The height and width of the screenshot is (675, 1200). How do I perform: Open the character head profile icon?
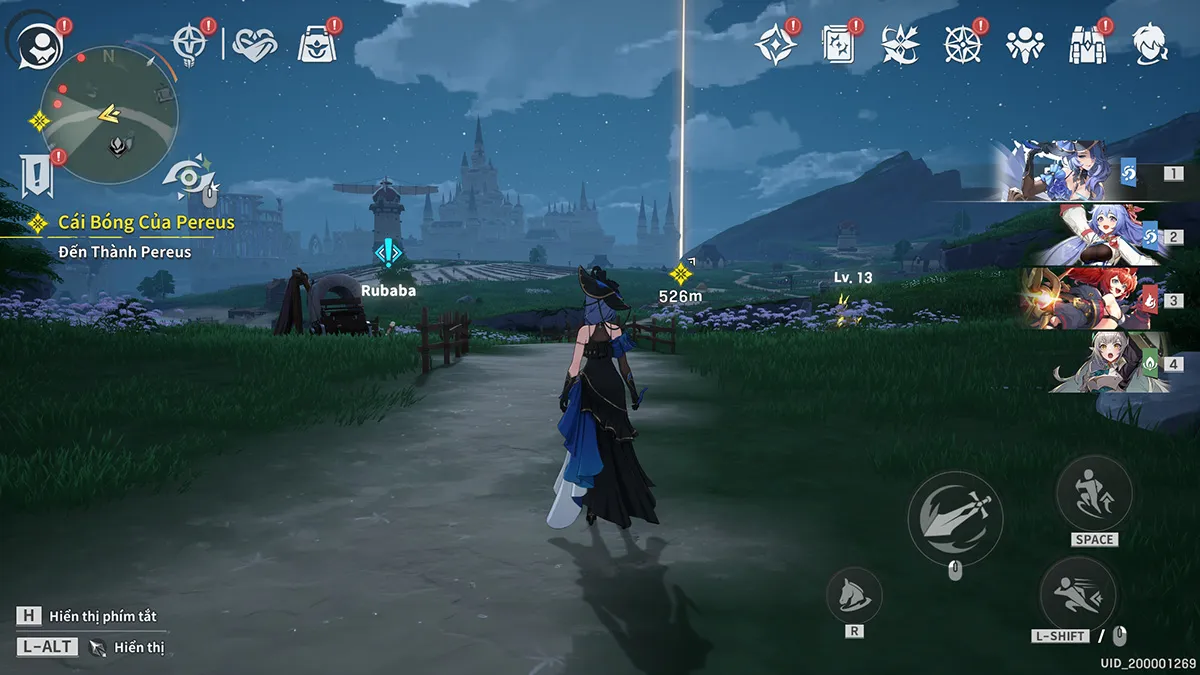click(1150, 45)
